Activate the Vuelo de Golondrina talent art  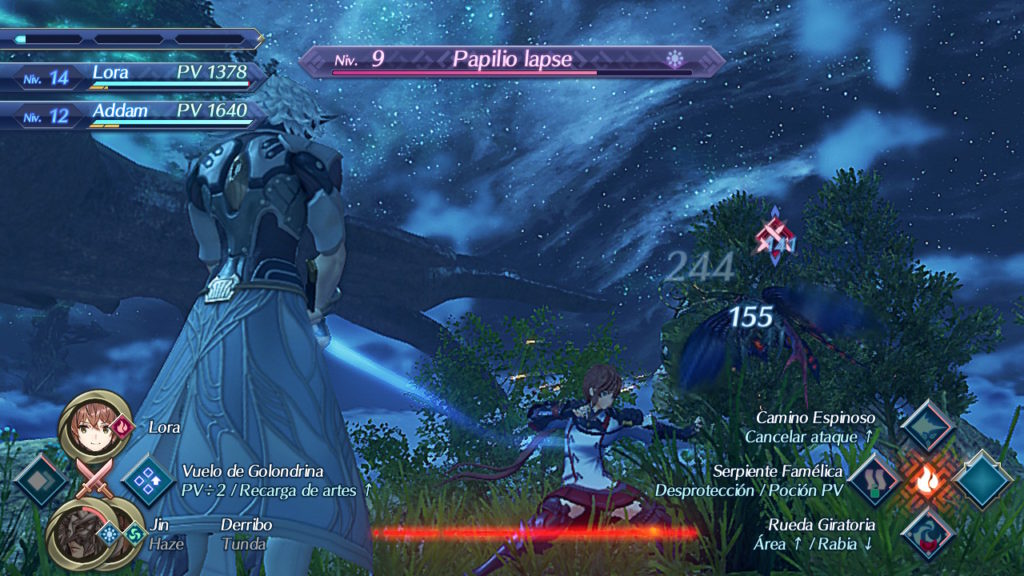[149, 480]
